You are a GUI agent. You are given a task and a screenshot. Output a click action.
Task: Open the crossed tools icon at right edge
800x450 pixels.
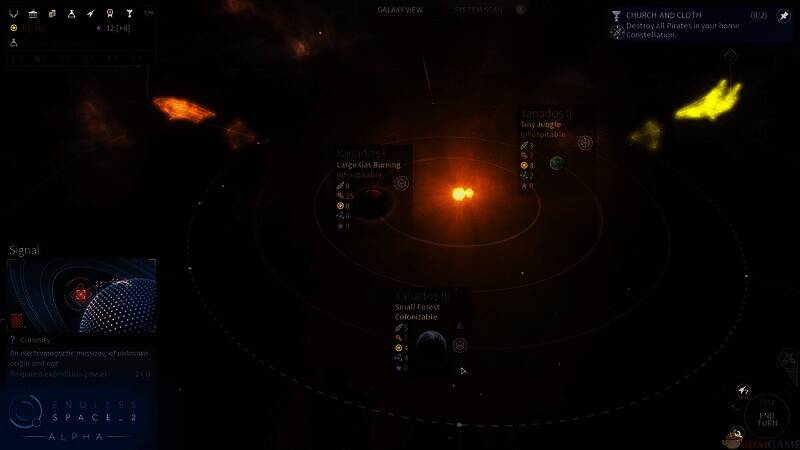coord(790,358)
